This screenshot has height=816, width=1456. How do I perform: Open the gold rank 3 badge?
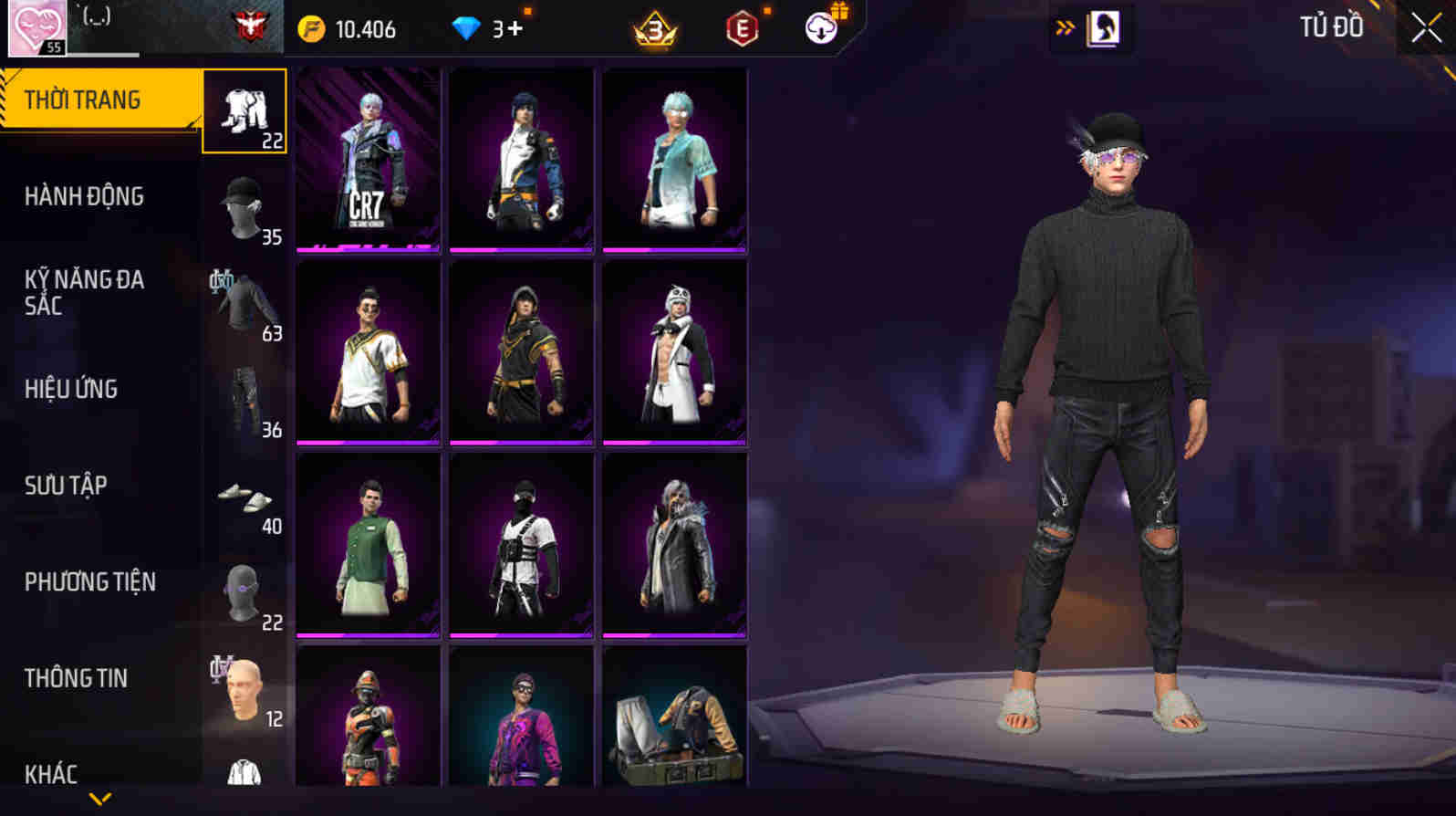(x=656, y=28)
